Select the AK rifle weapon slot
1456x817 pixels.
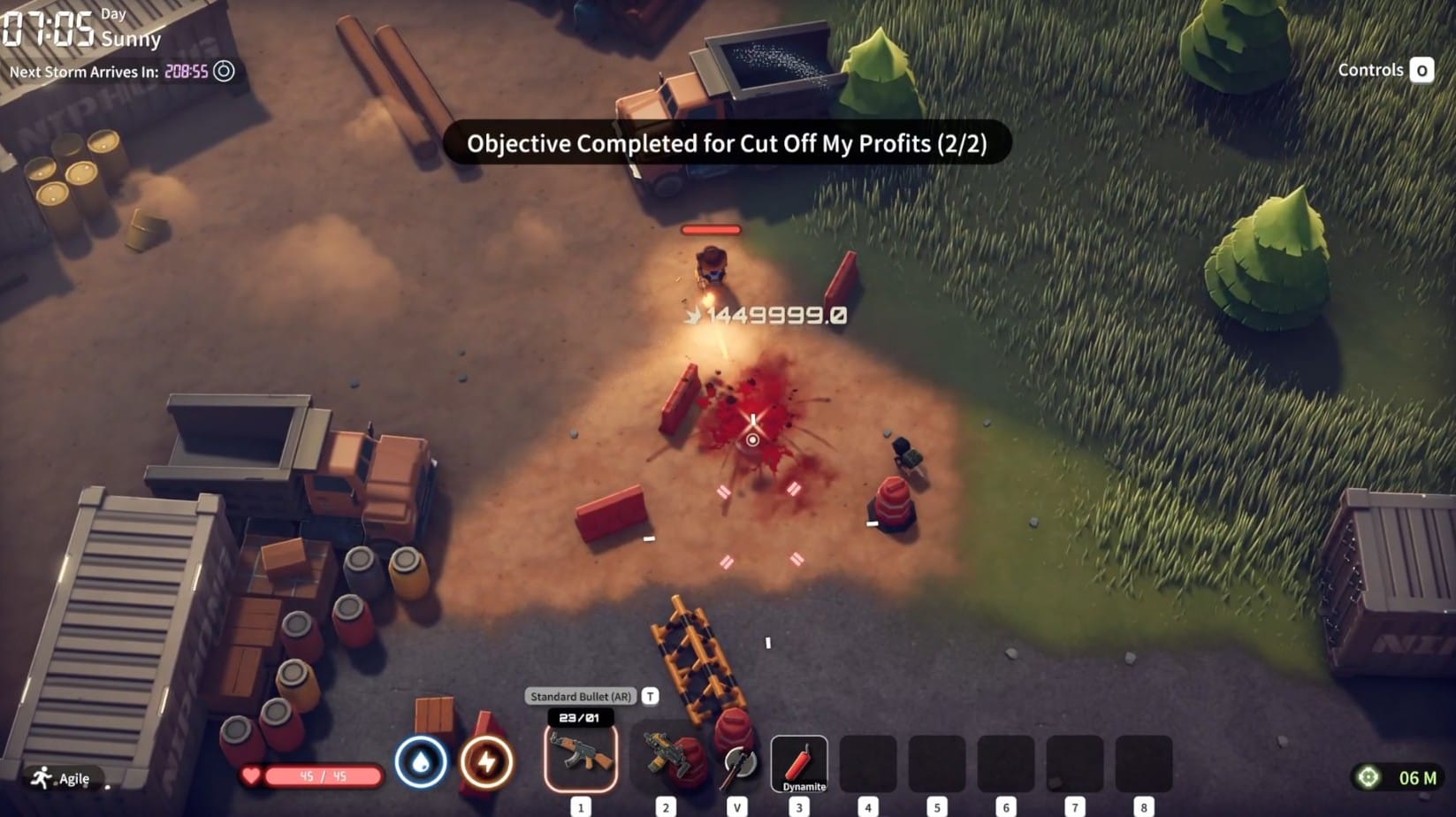(581, 758)
